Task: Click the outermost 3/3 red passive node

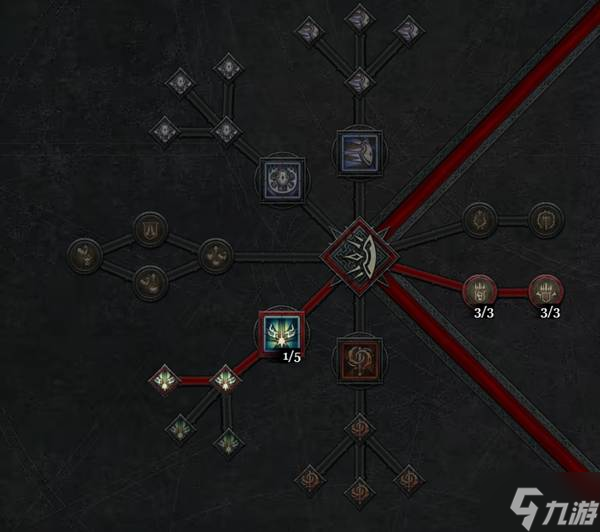Action: [547, 292]
